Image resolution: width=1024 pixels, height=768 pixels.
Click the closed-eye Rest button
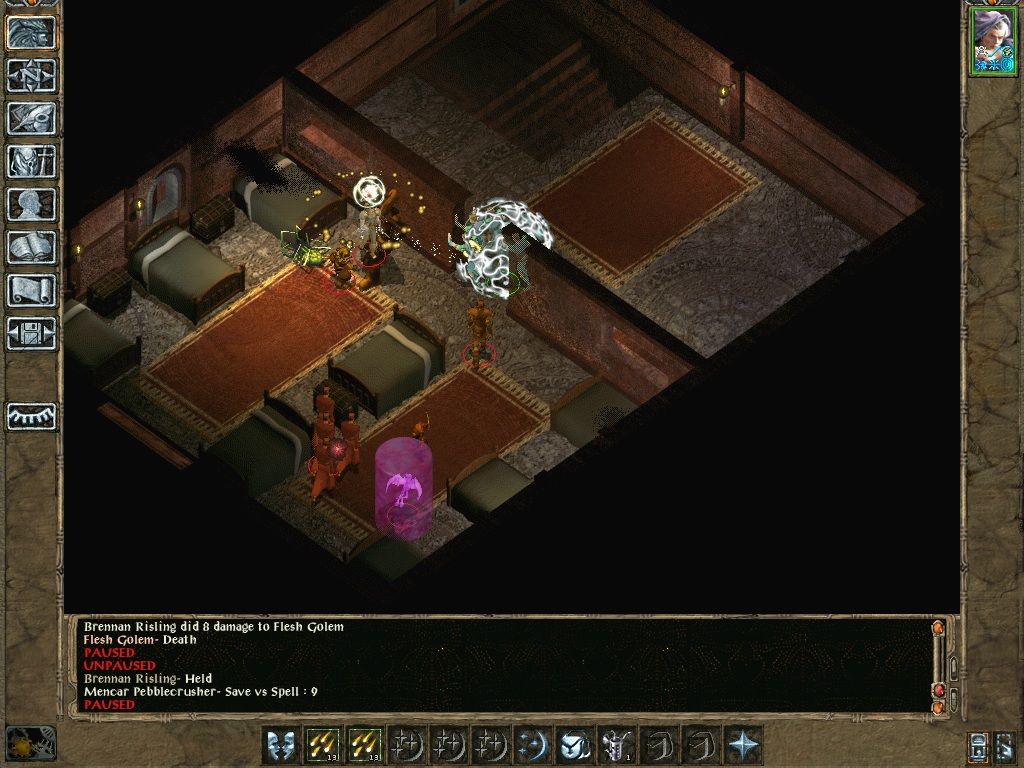(32, 415)
